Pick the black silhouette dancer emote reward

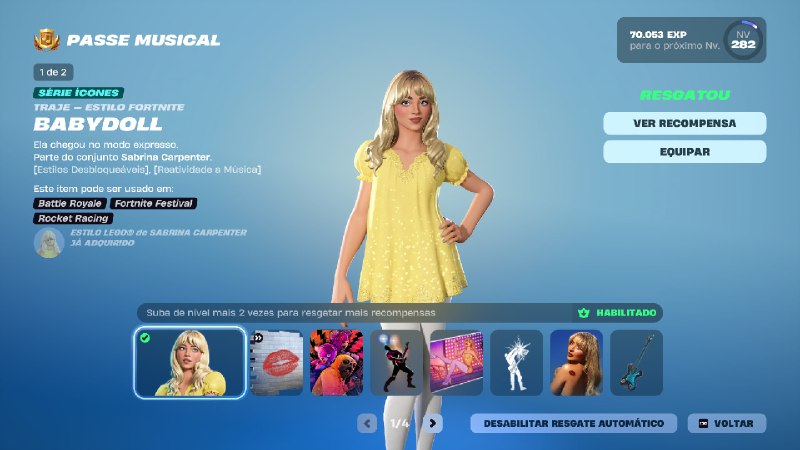397,363
